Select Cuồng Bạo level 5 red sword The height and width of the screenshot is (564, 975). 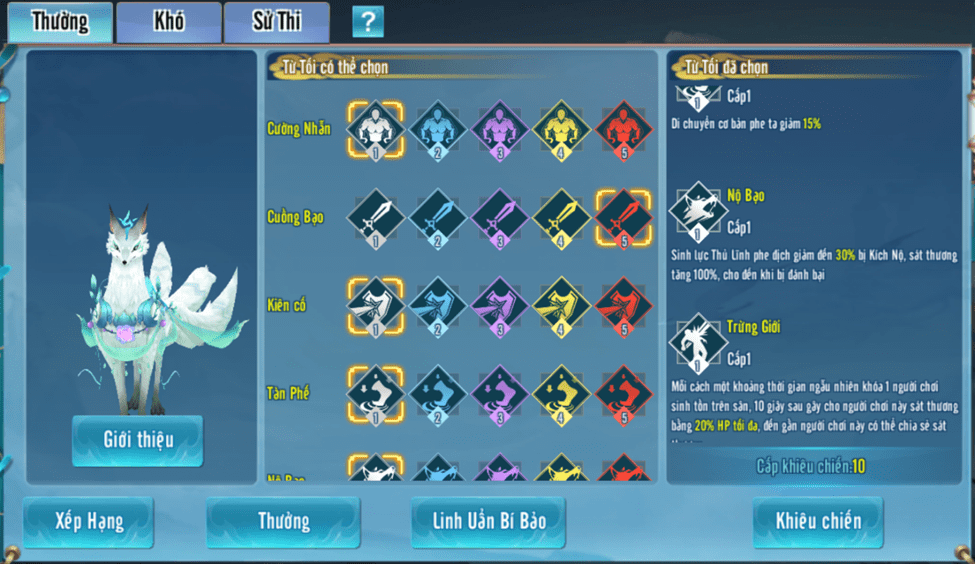click(x=623, y=217)
